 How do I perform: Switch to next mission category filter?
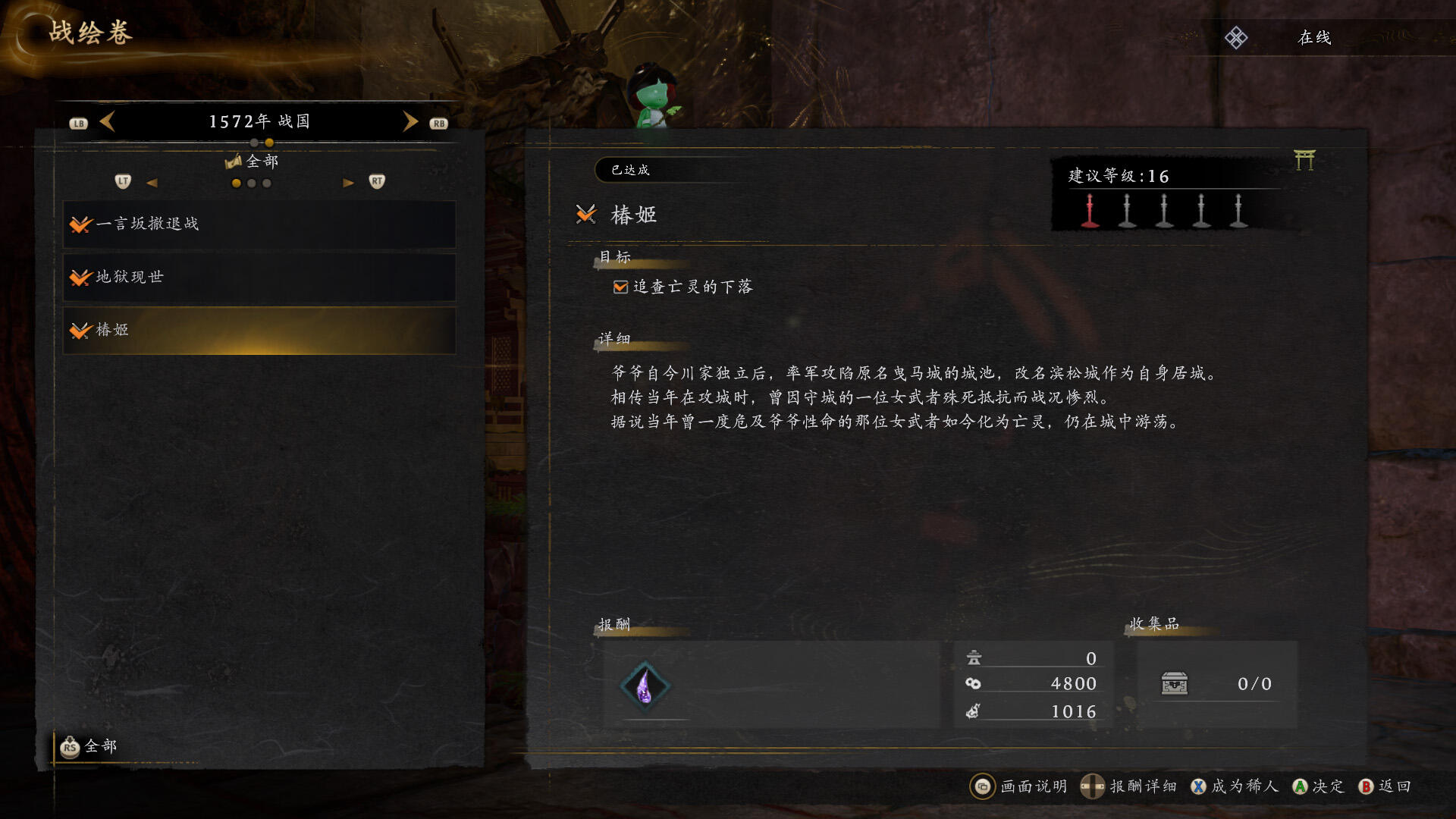(348, 183)
